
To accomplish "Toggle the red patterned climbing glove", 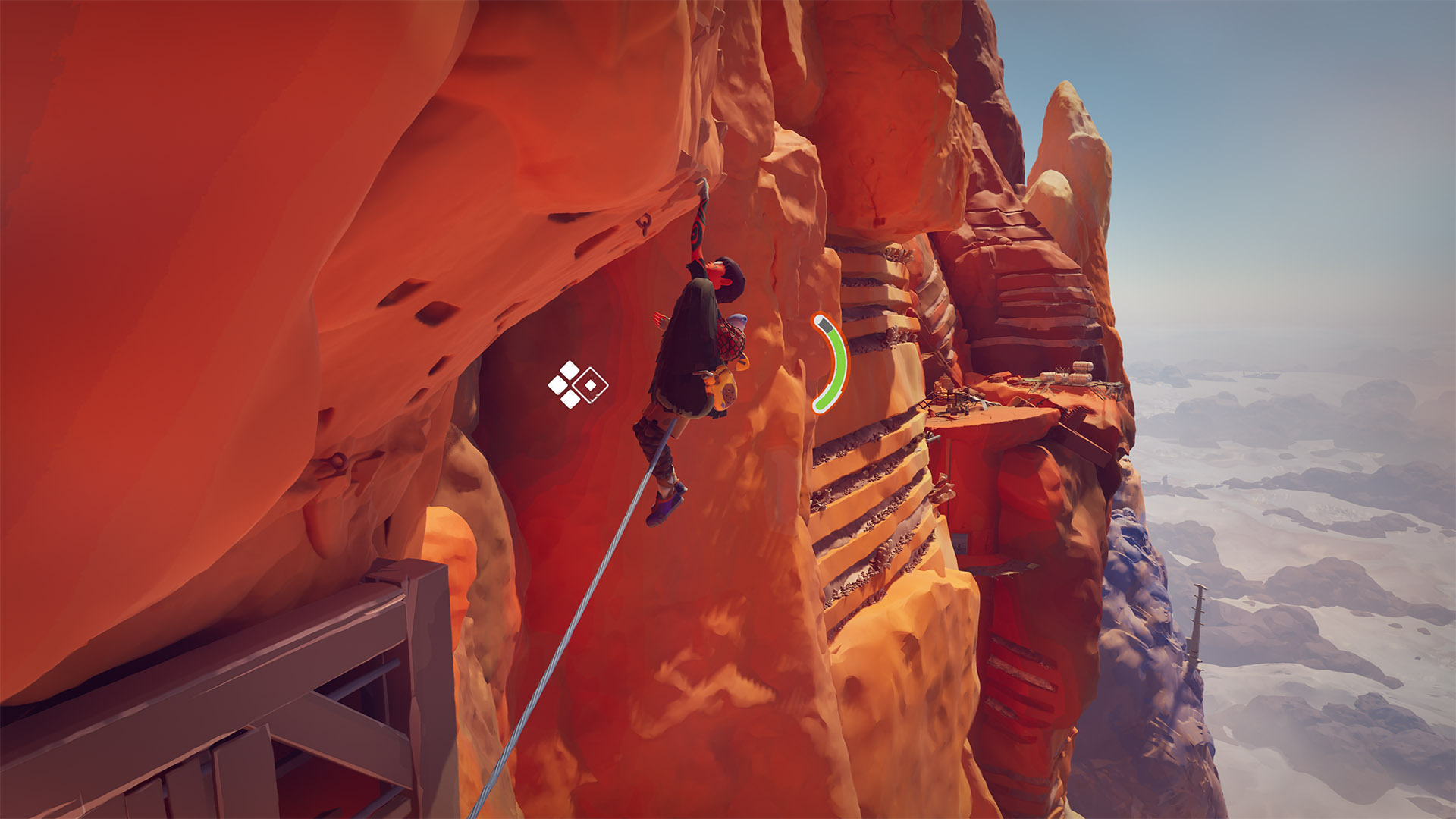I will point(698,227).
